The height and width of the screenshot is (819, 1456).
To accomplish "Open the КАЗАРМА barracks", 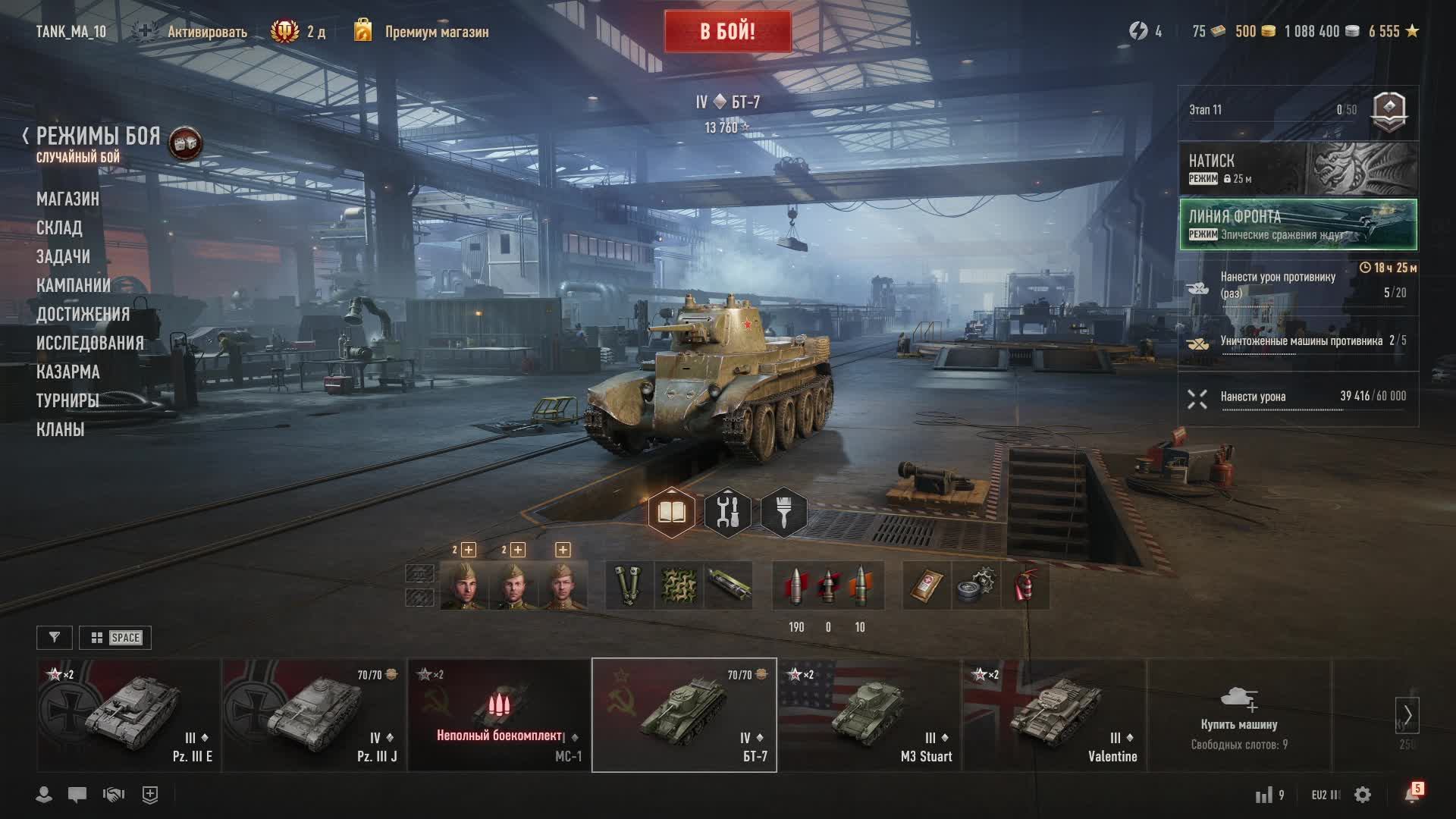I will pyautogui.click(x=67, y=372).
